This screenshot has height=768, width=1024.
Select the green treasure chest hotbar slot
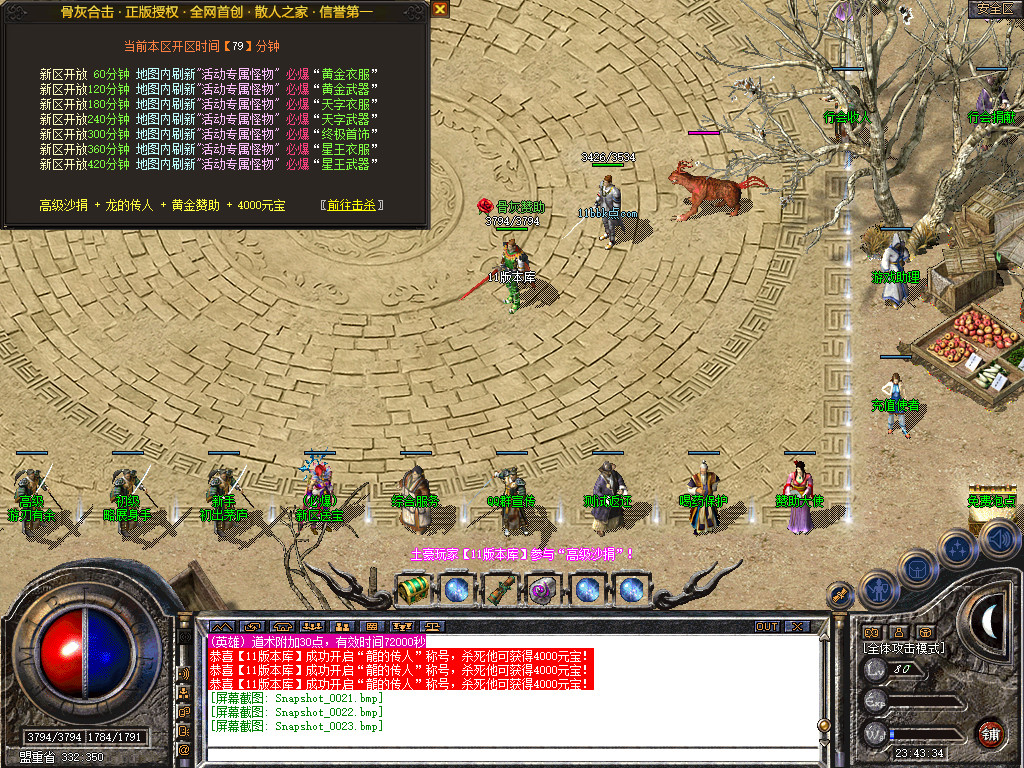click(x=412, y=589)
